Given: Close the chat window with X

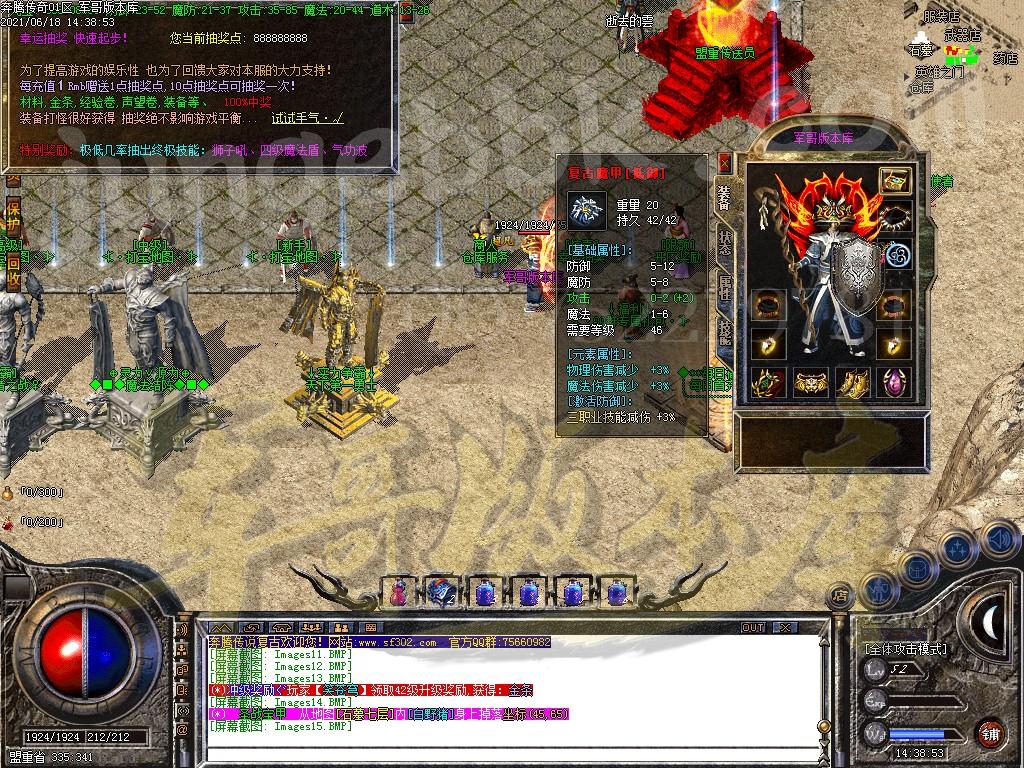Looking at the screenshot, I should click(x=785, y=628).
